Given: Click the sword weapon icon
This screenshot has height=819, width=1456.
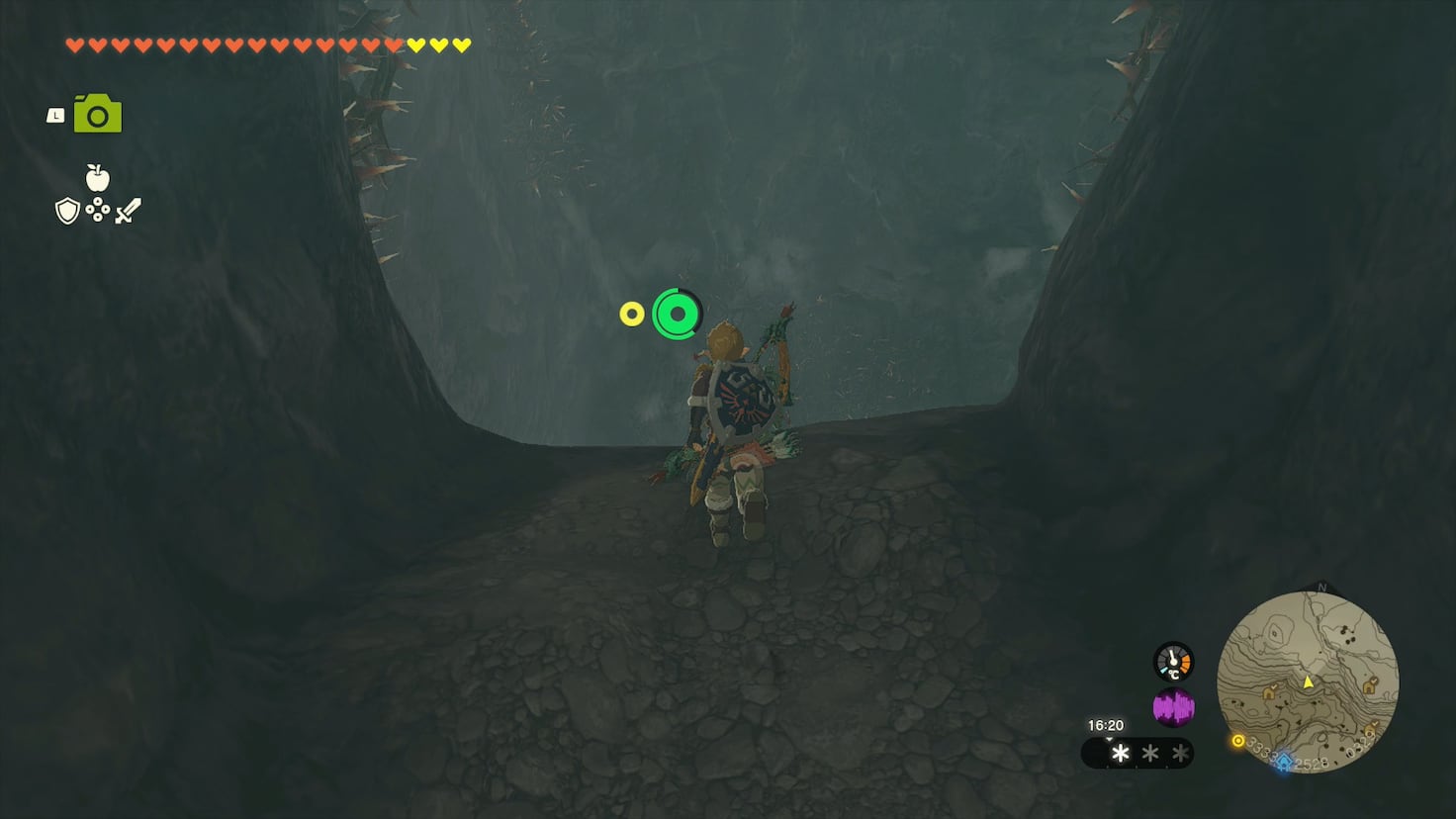Looking at the screenshot, I should pyautogui.click(x=129, y=210).
